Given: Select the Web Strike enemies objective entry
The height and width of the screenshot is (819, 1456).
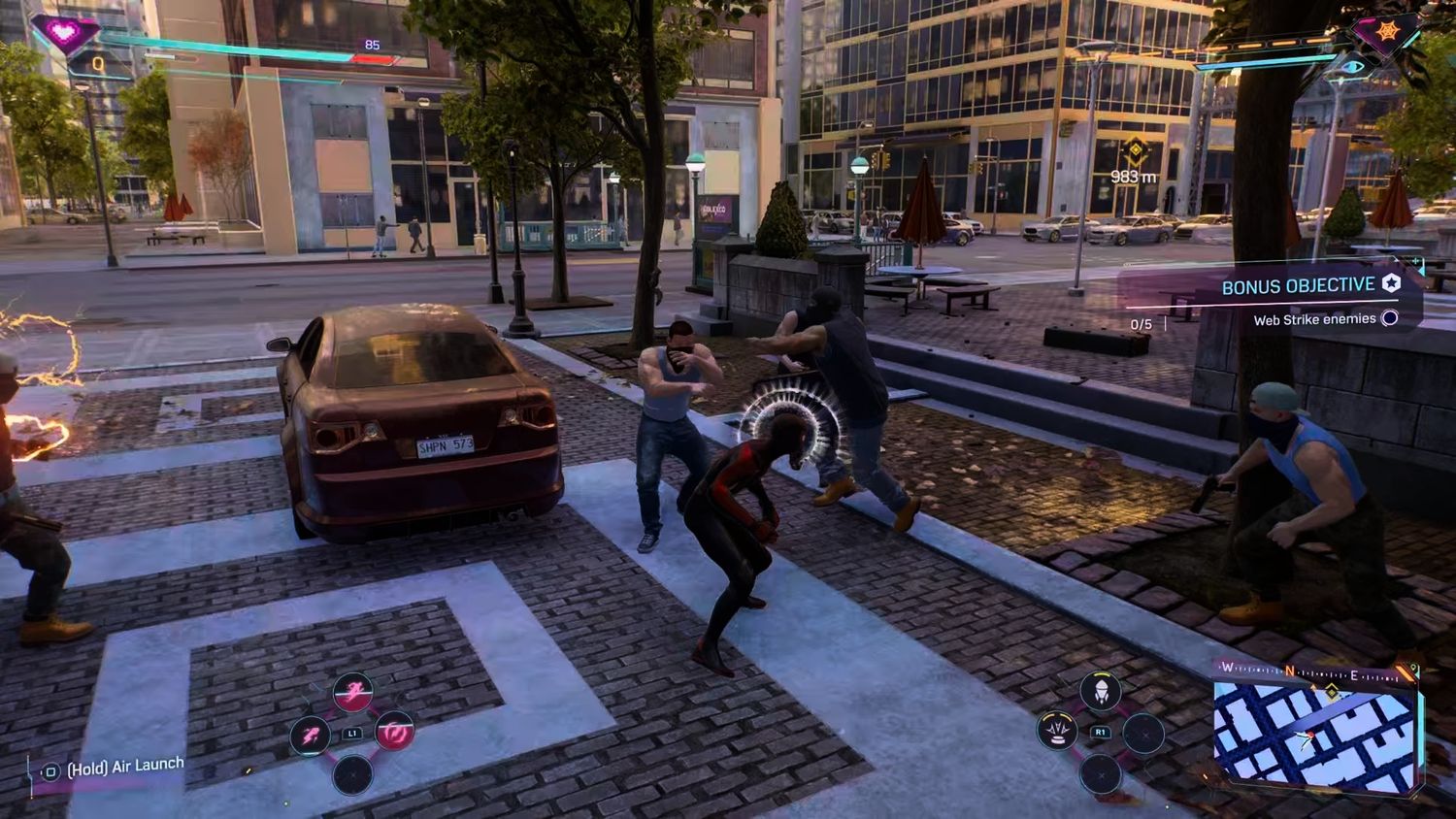Looking at the screenshot, I should pos(1314,319).
